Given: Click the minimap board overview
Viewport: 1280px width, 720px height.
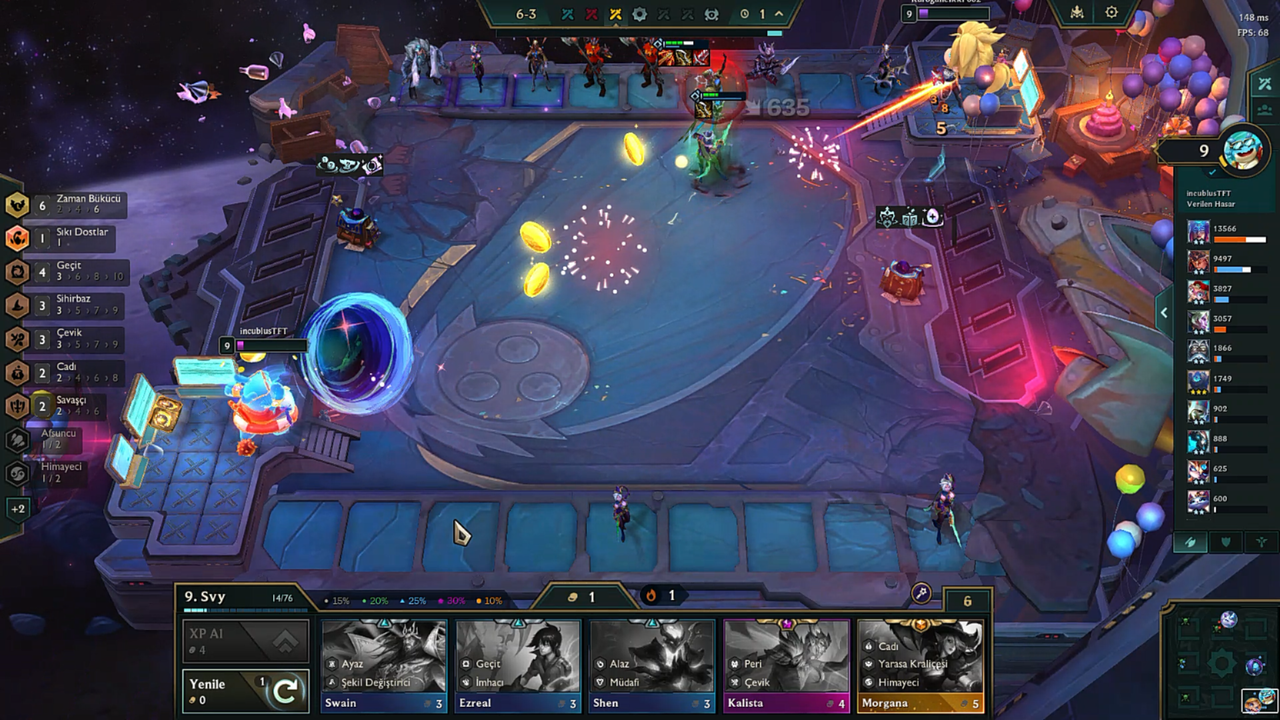Looking at the screenshot, I should pyautogui.click(x=1221, y=661).
